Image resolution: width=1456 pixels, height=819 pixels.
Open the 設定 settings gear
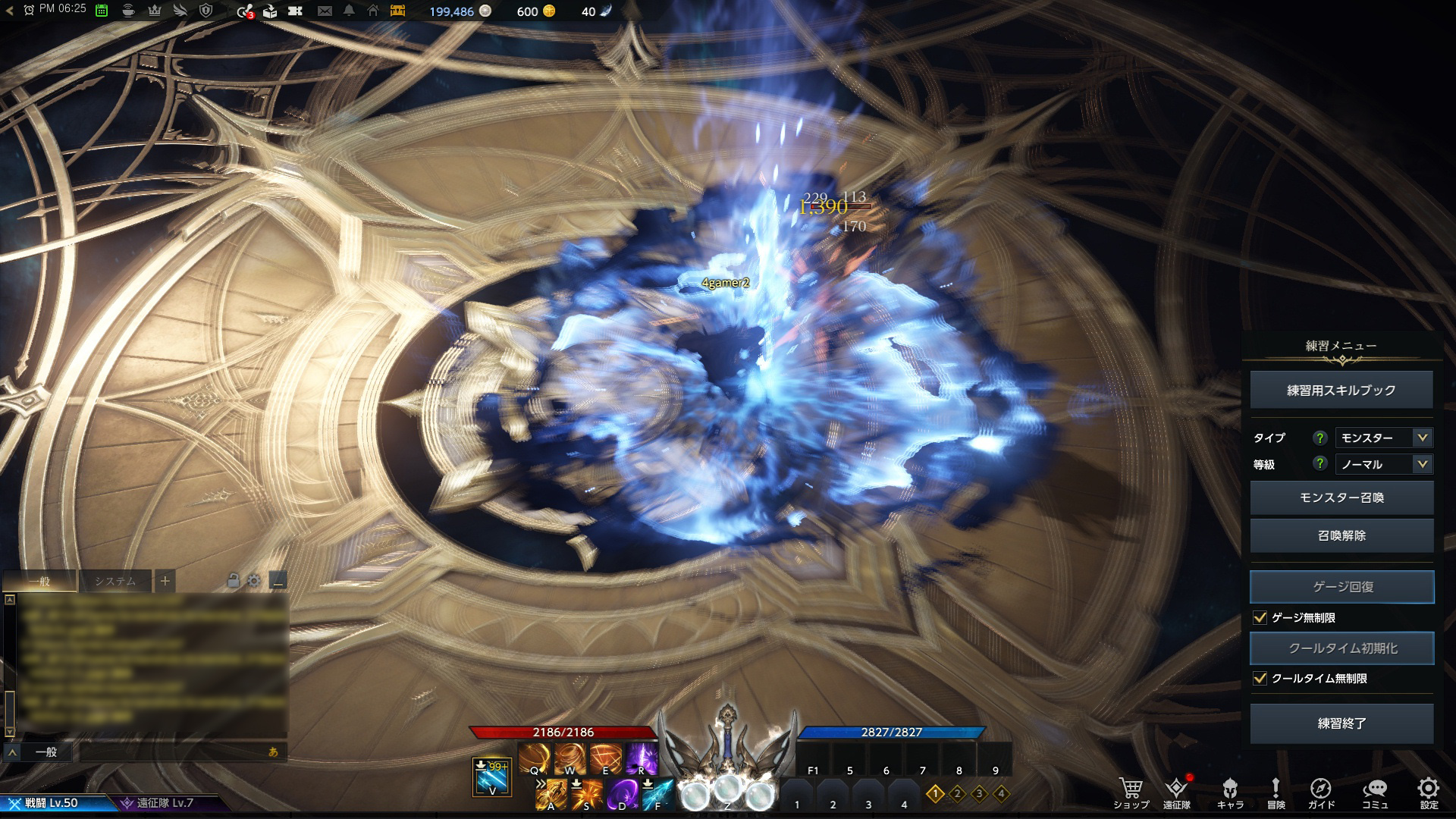(1429, 792)
